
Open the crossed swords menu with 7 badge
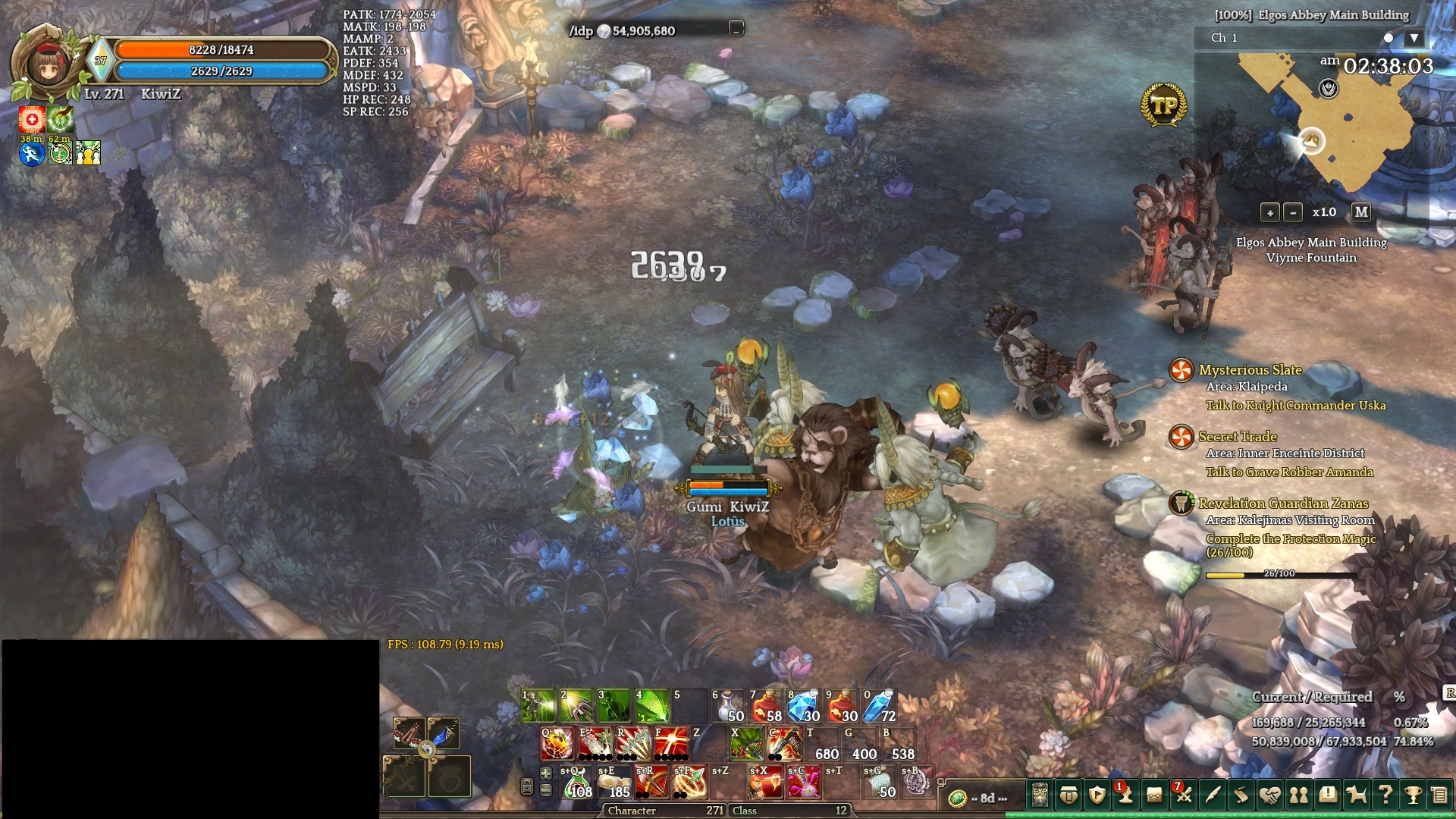[x=1183, y=795]
